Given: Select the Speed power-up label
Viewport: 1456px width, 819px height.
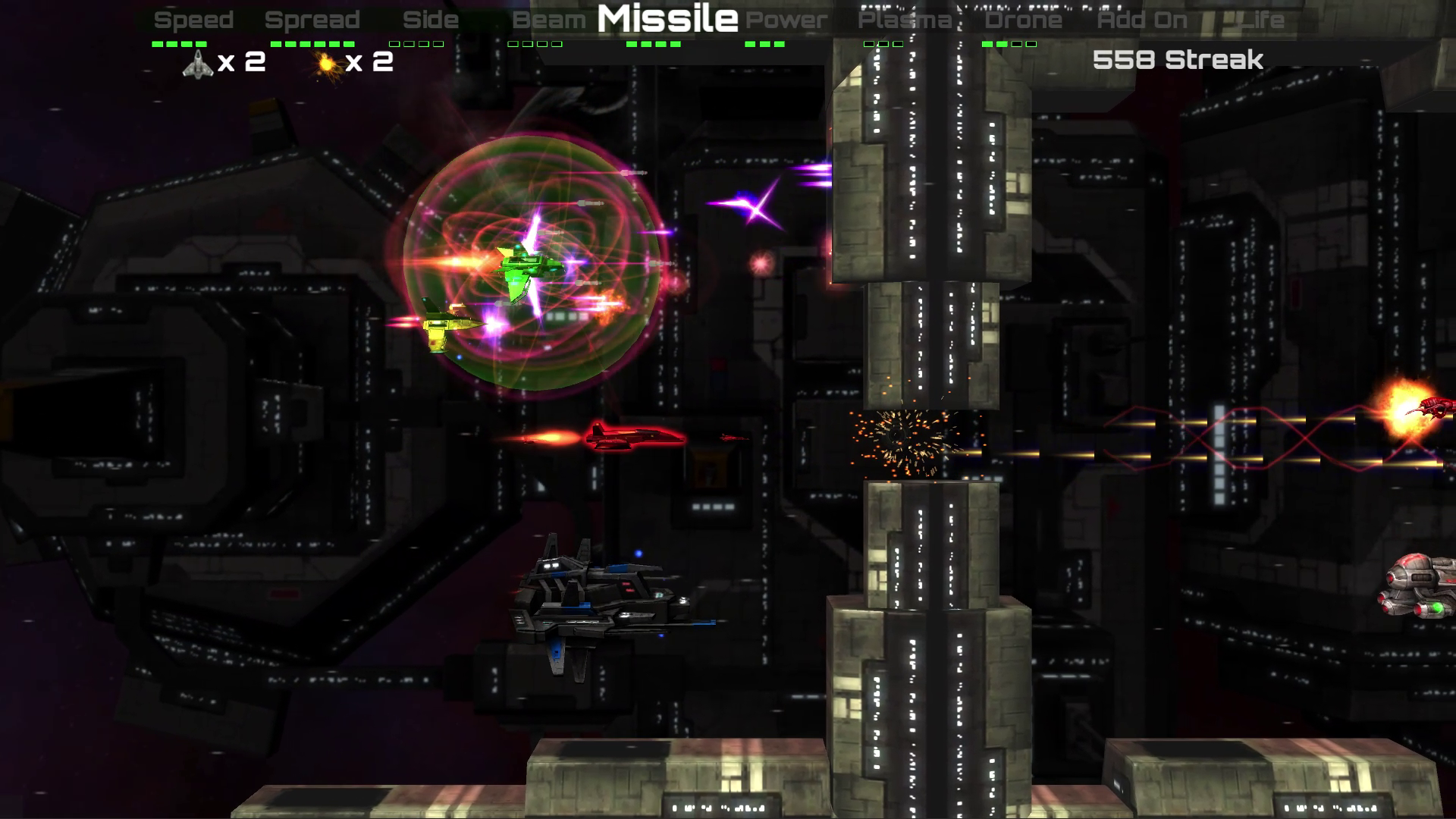Looking at the screenshot, I should 193,20.
